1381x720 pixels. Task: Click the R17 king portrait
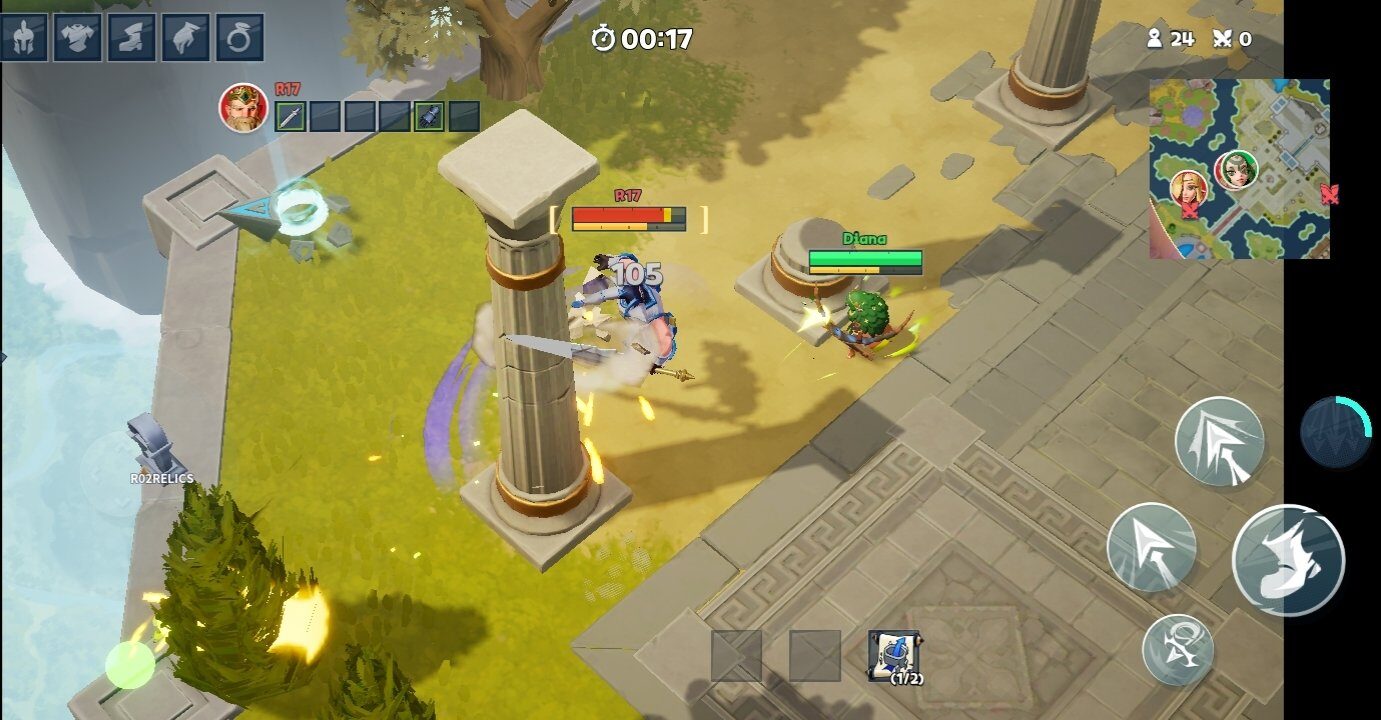coord(243,108)
